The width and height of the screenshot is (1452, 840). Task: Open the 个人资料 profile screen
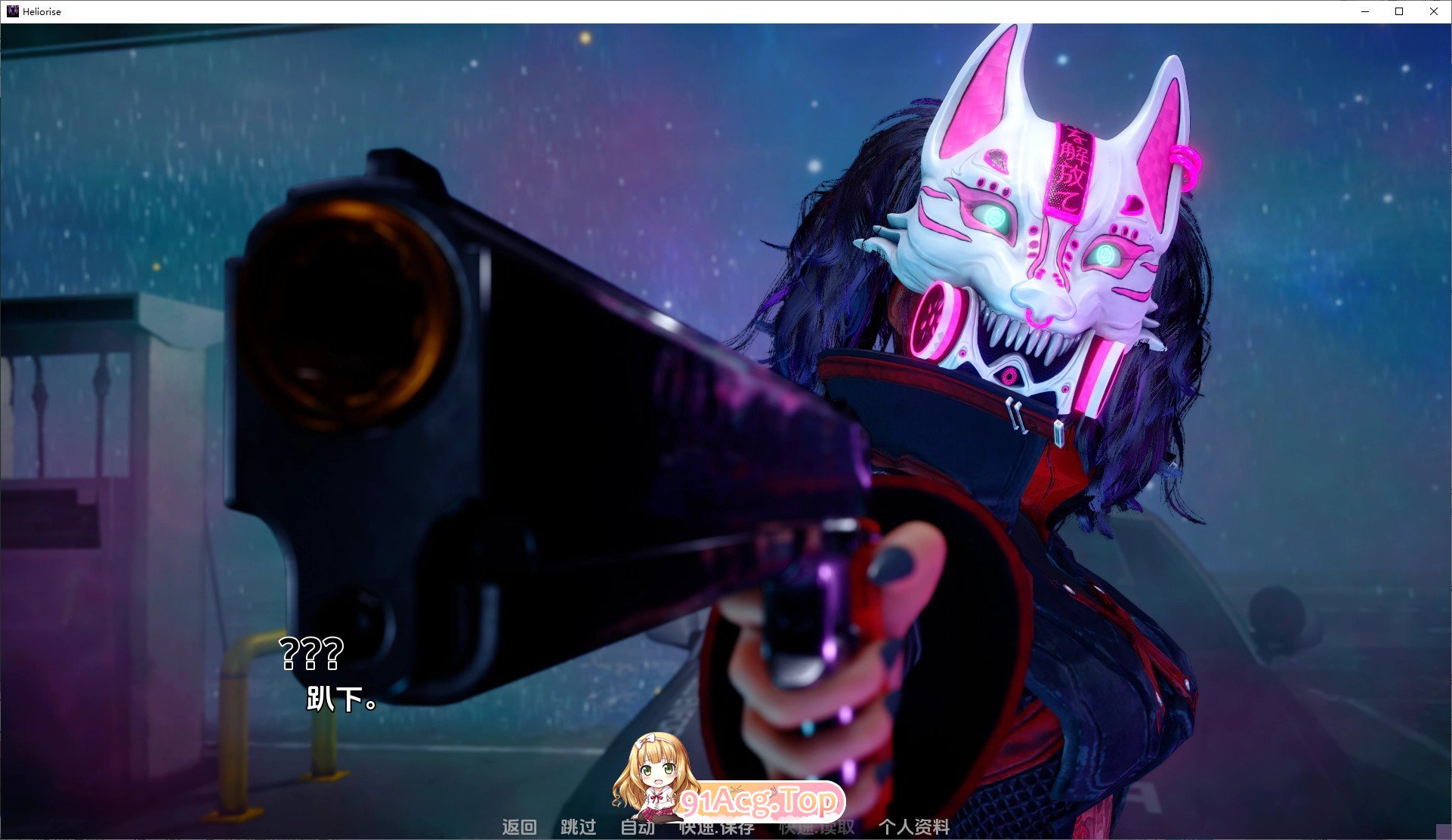[x=914, y=827]
